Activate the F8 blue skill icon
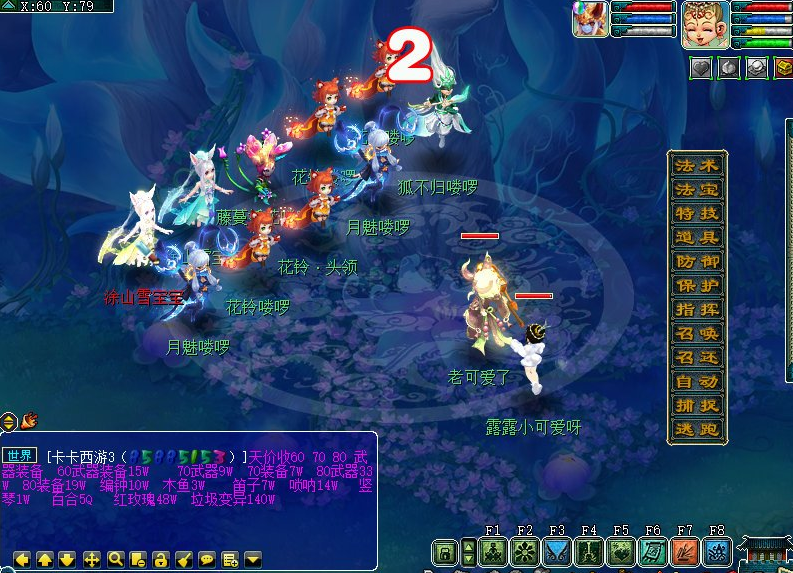 [x=717, y=551]
